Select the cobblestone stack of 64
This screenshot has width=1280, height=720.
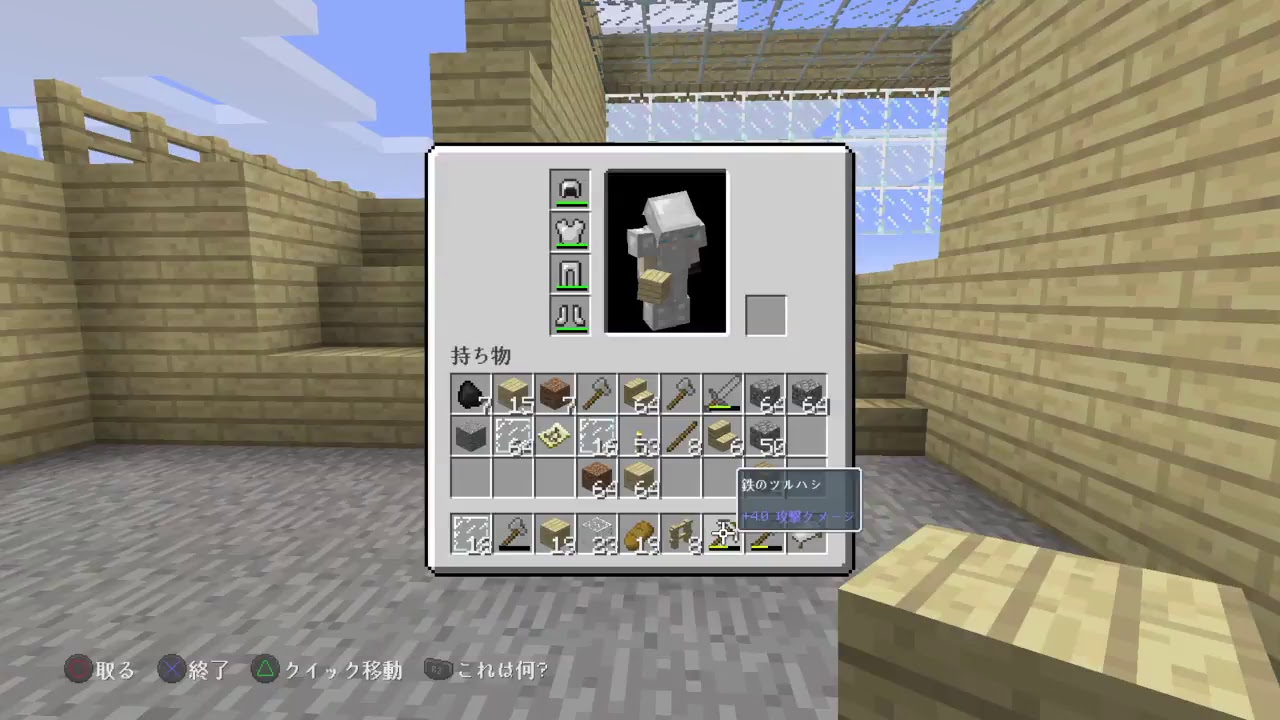tap(765, 392)
